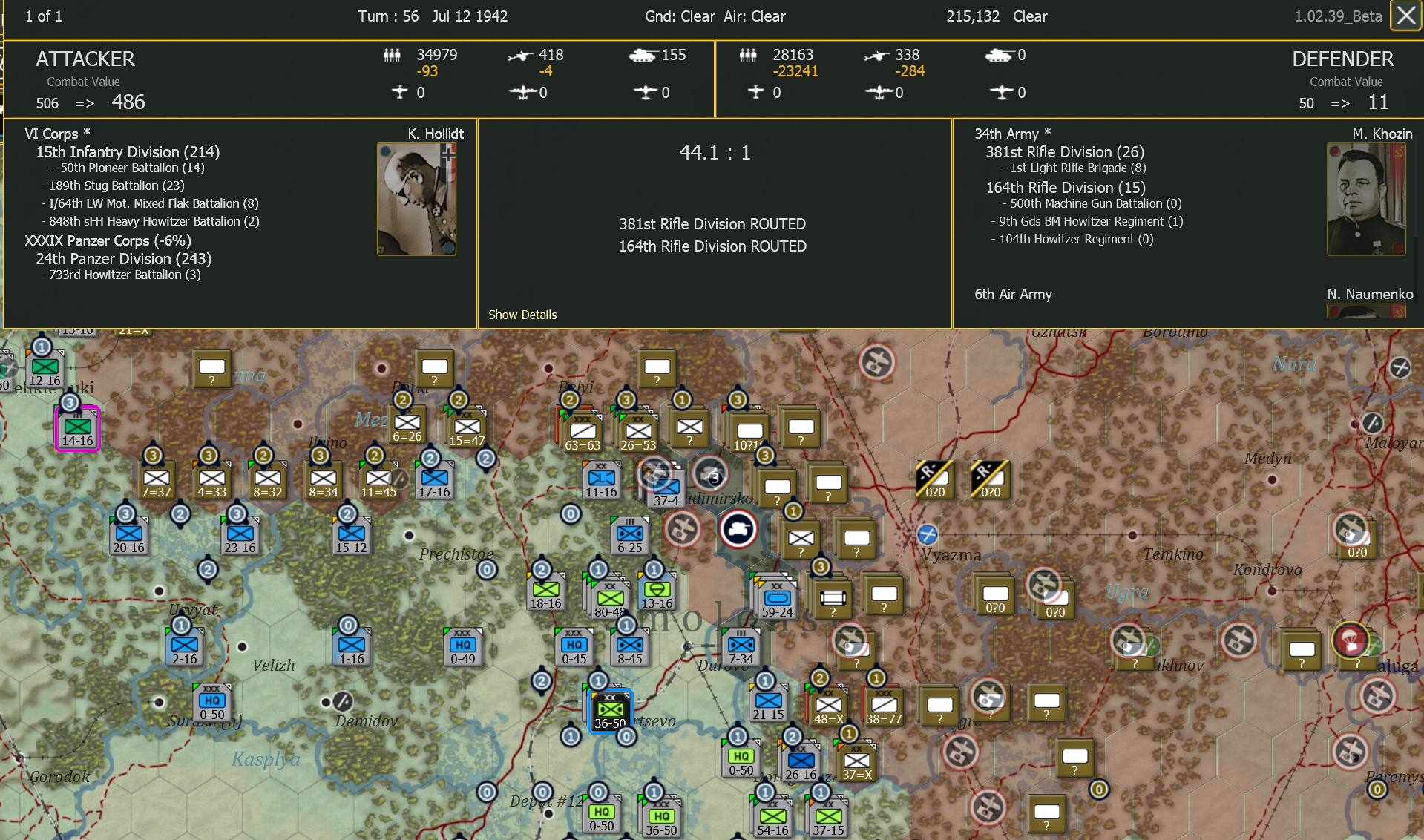Select the tank battle marker near Vyazma
Viewport: 1424px width, 840px height.
(738, 529)
